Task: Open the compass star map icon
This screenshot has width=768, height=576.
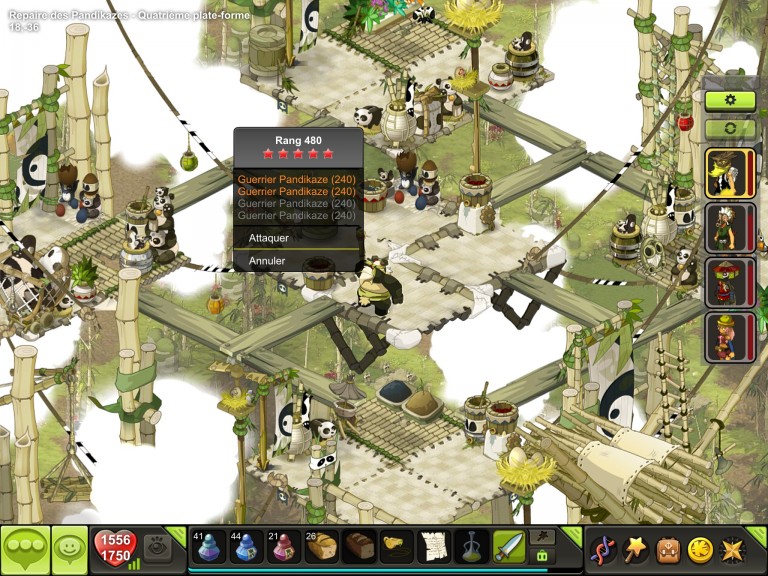Action: tap(731, 549)
